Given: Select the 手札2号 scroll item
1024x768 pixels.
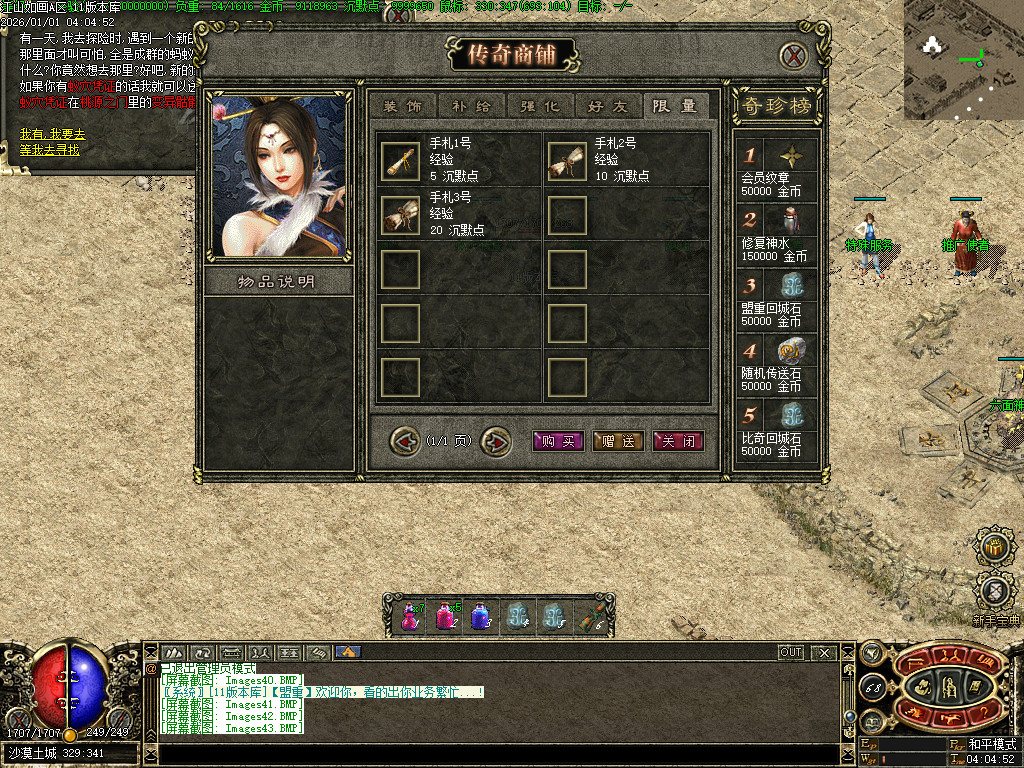Looking at the screenshot, I should [x=567, y=161].
